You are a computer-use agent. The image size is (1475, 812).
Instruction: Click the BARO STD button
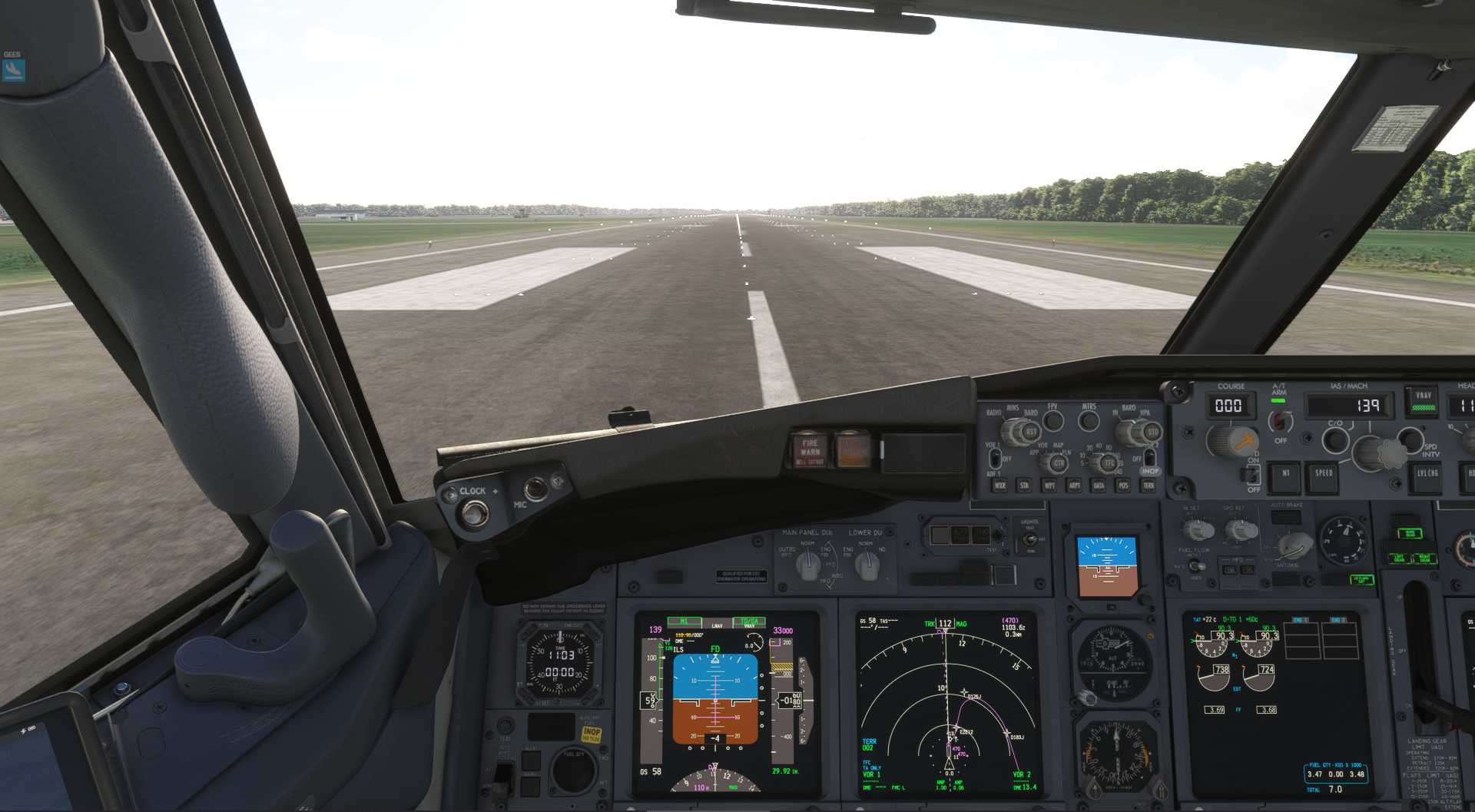point(1152,433)
